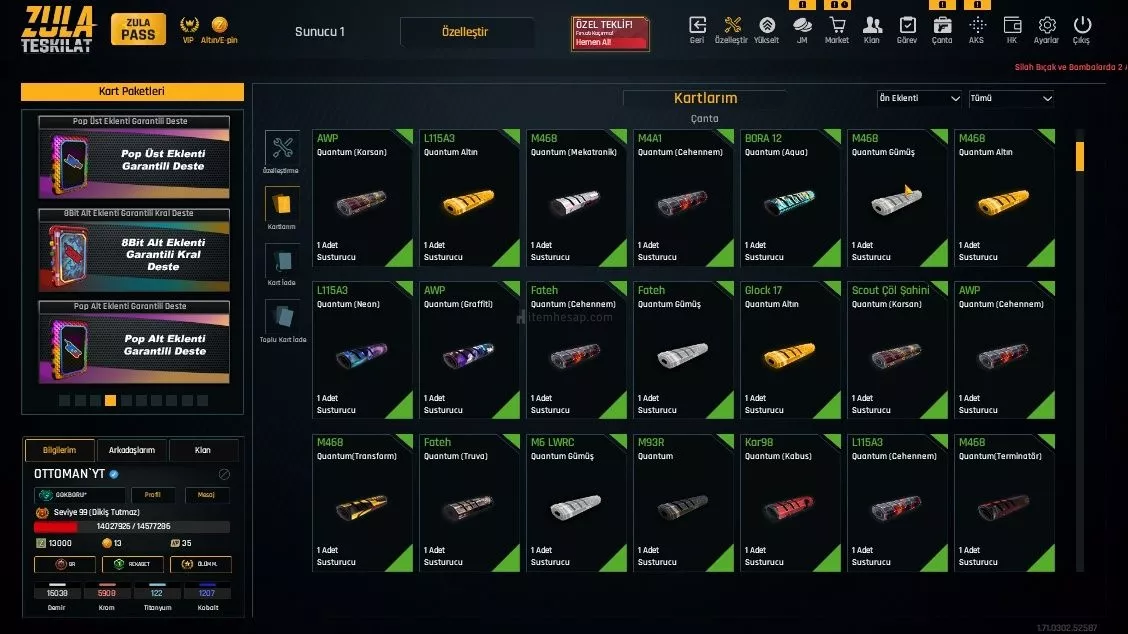1128x634 pixels.
Task: Pick the BORA 12 Quantum (Aqua) card
Action: click(790, 197)
